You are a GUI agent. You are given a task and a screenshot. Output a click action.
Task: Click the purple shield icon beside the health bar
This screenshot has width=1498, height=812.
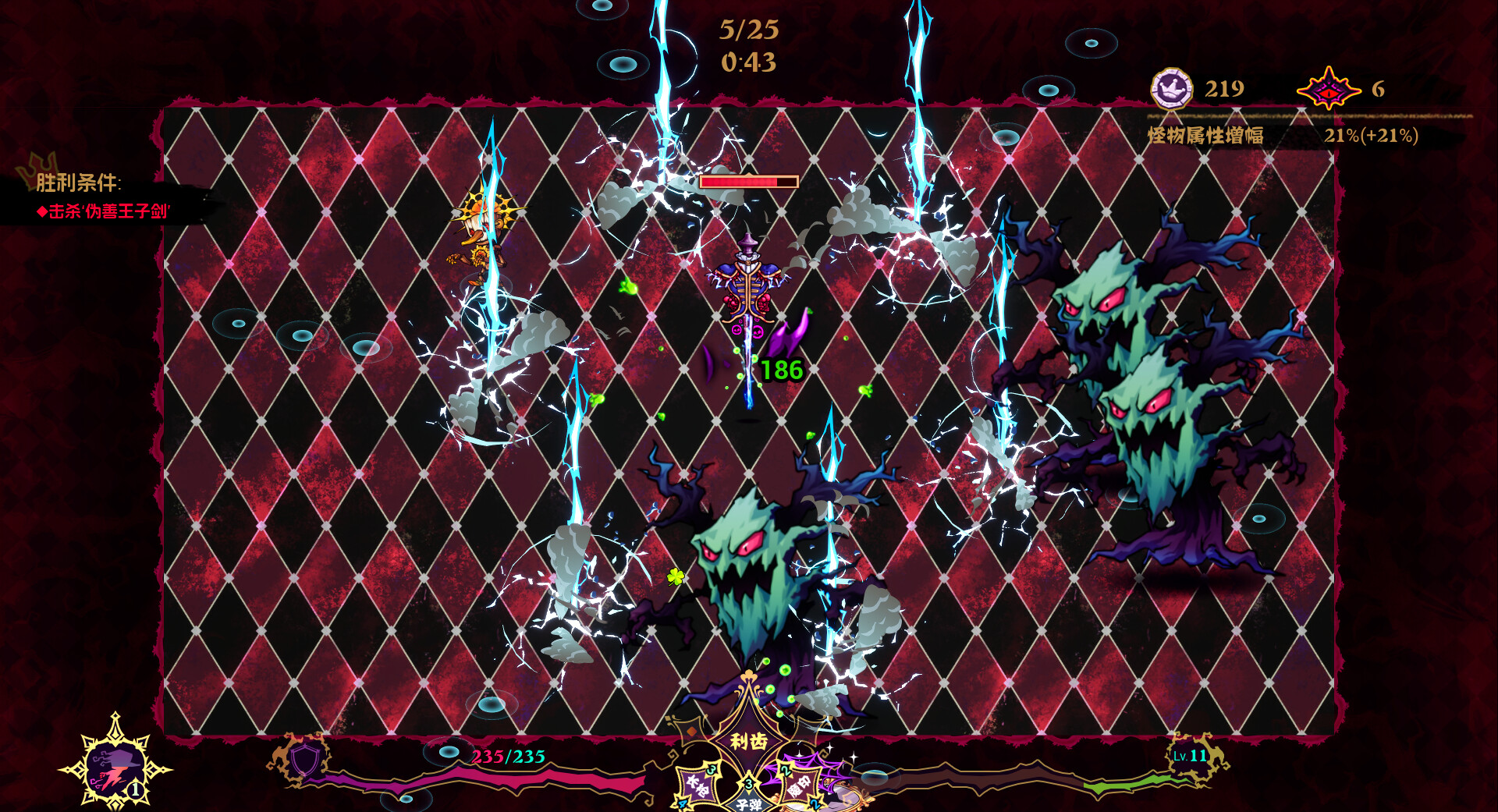(x=305, y=761)
